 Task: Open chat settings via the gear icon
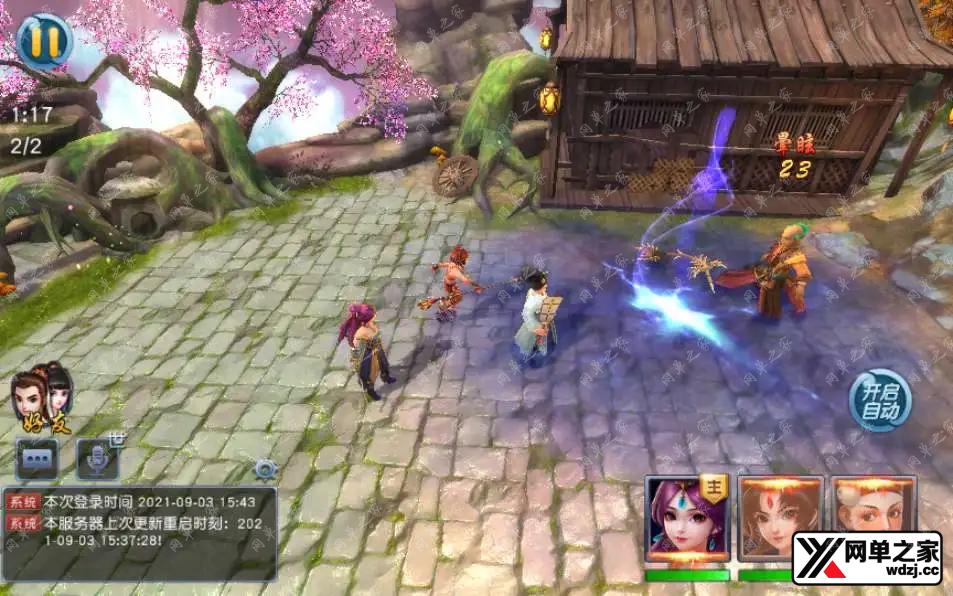tap(264, 468)
